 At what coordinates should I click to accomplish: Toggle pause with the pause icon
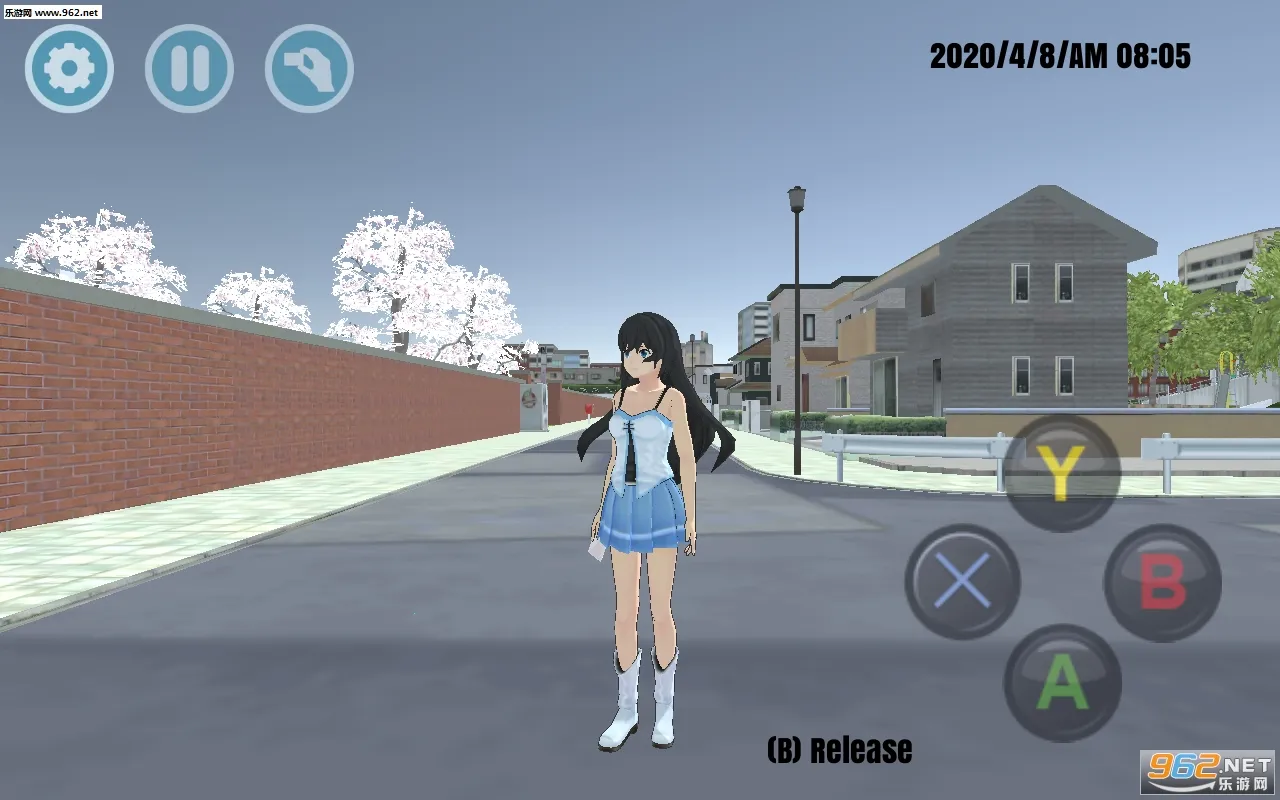tap(188, 68)
